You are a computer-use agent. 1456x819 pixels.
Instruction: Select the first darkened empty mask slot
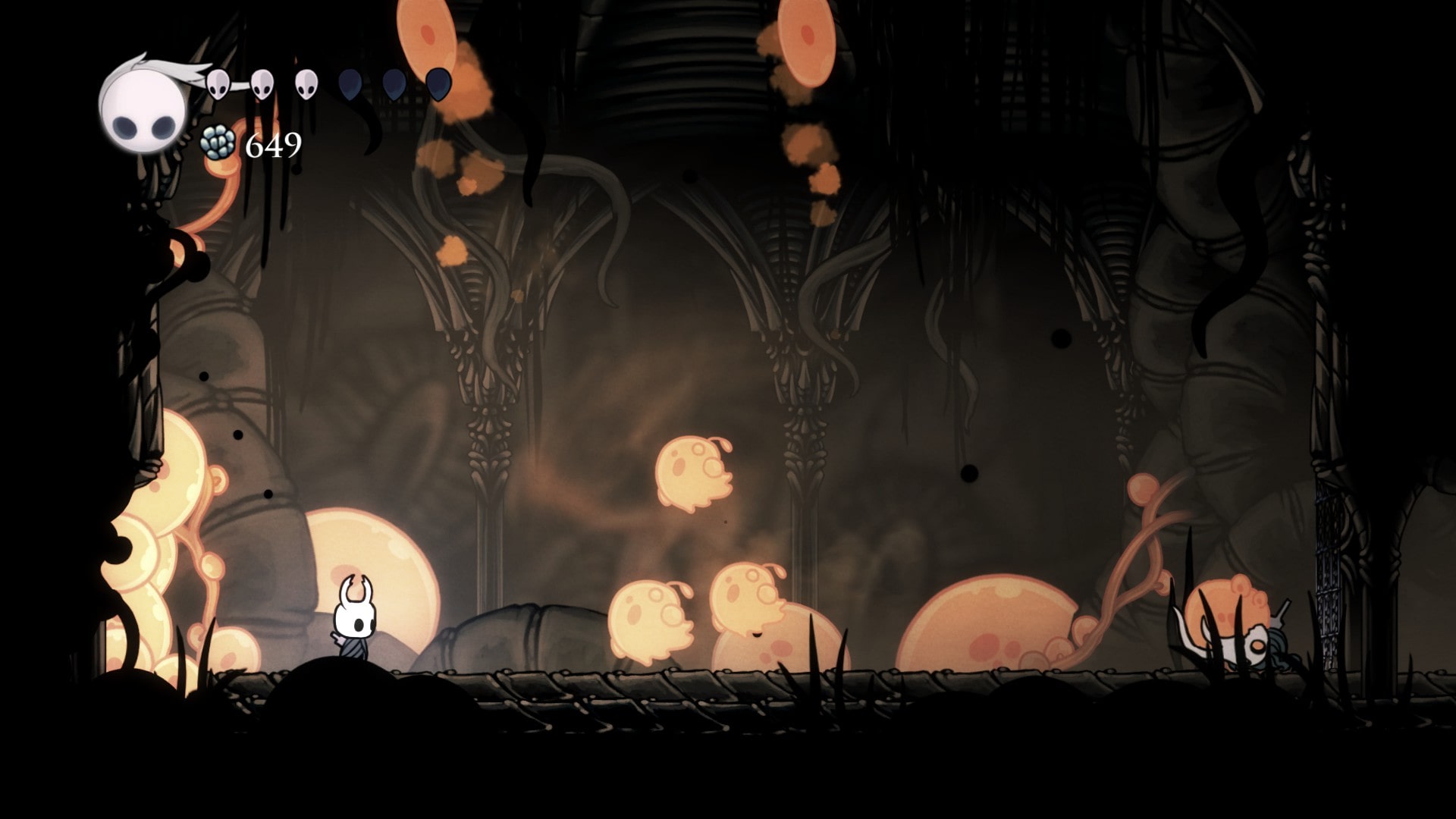(350, 85)
